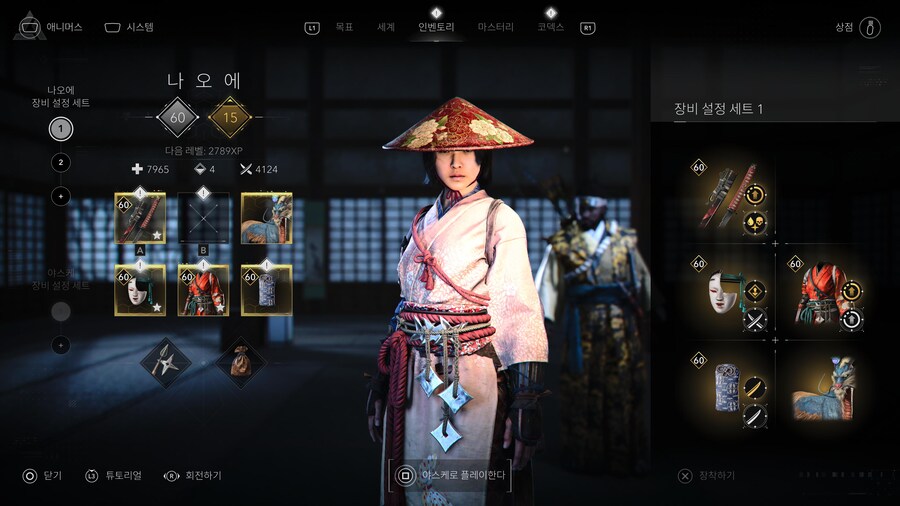Viewport: 900px width, 506px height.
Task: Select the 인벤토리 tab
Action: [x=436, y=27]
